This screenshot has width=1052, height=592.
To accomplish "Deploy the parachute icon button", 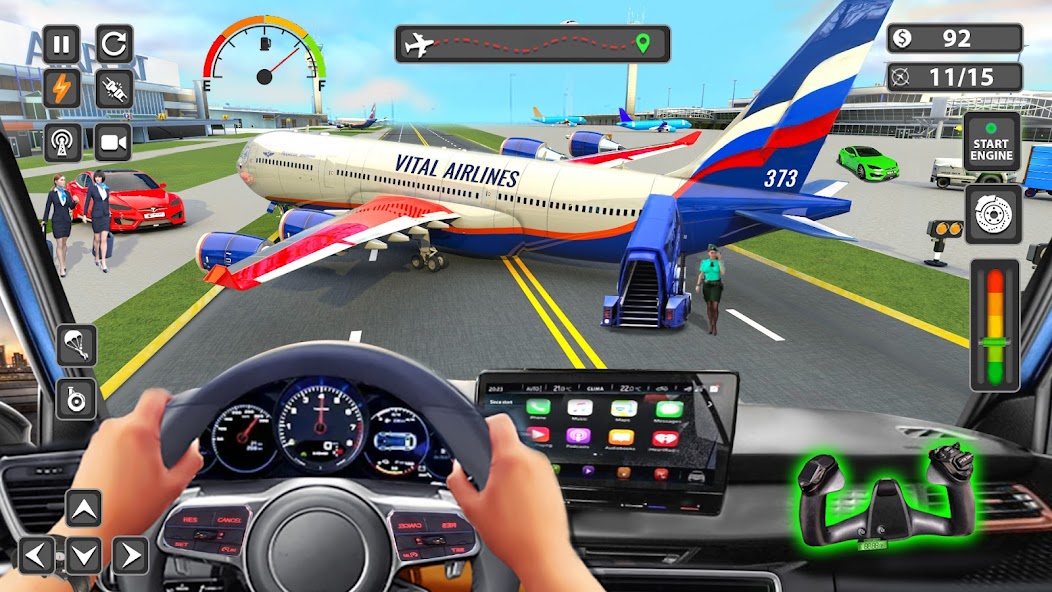I will click(77, 345).
